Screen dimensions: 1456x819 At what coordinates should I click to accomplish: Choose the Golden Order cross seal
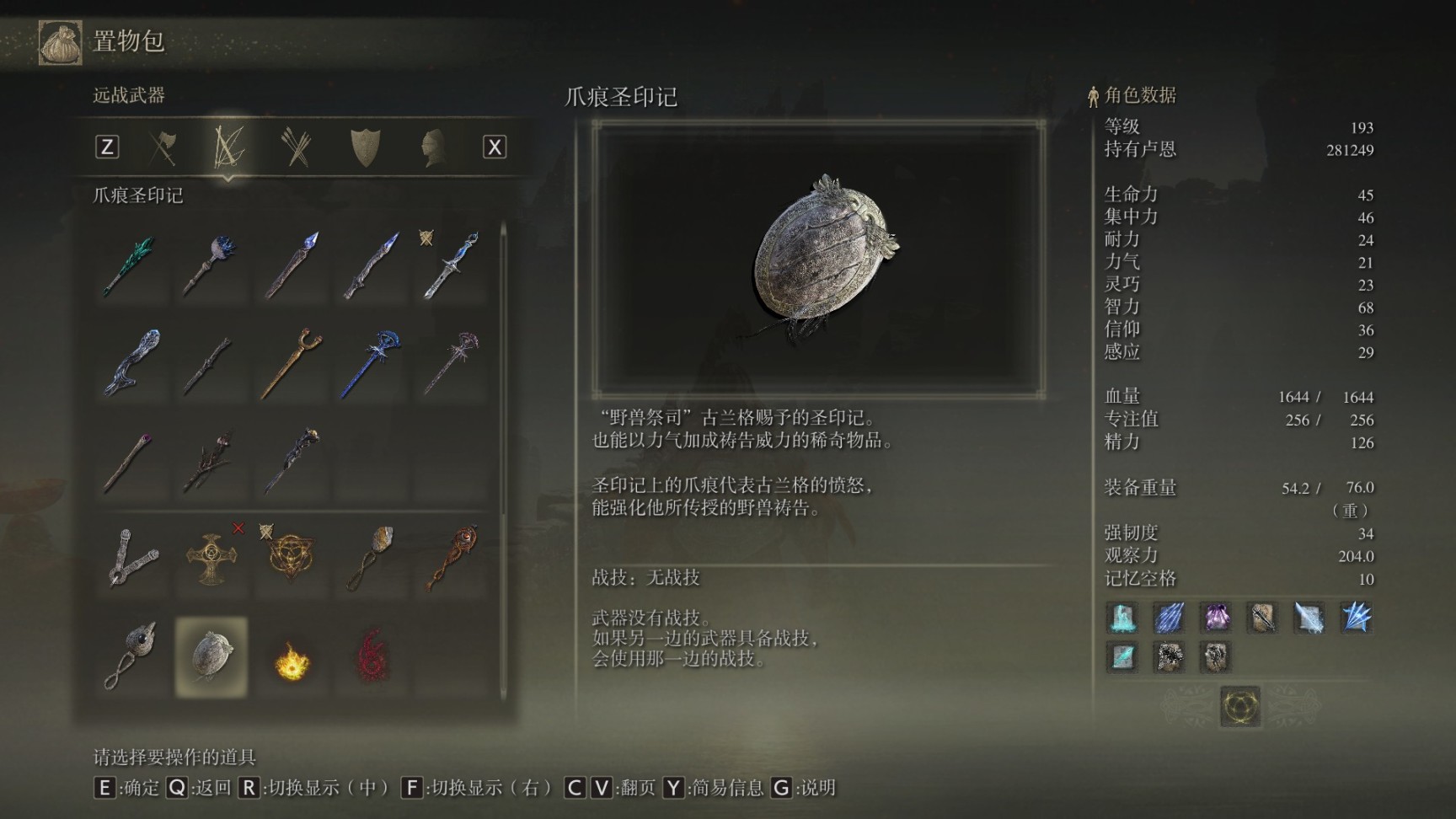click(210, 557)
